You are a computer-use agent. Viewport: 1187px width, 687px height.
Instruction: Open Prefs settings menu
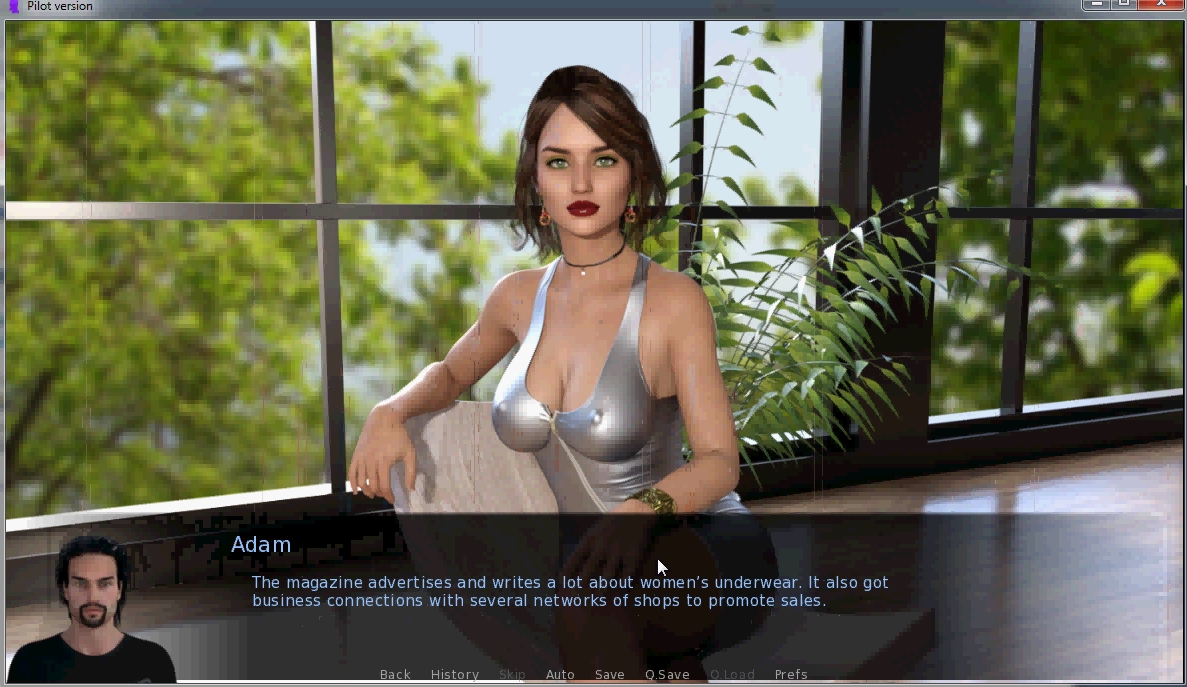tap(791, 675)
